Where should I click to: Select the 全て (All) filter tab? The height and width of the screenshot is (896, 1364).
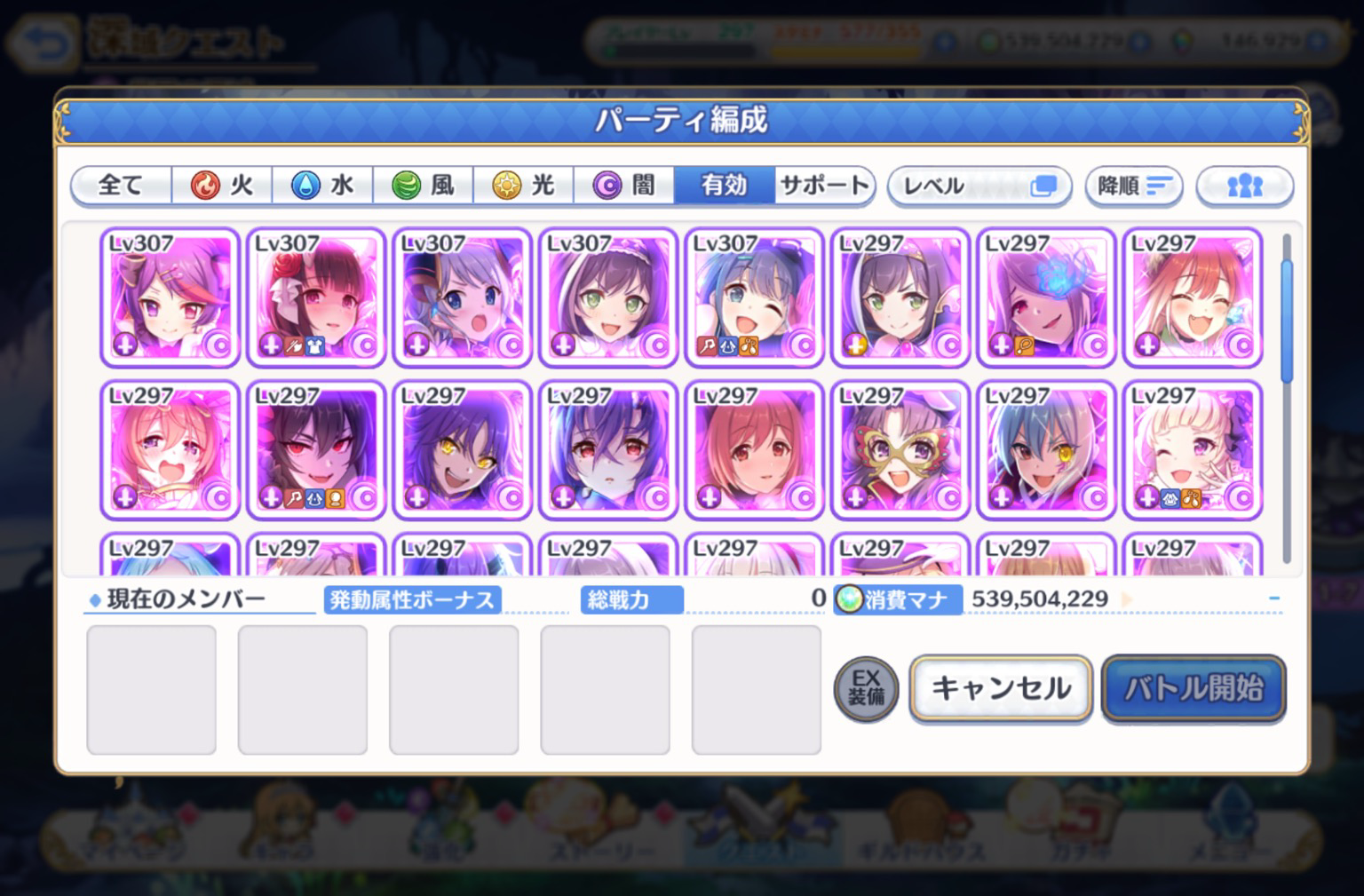tap(121, 186)
